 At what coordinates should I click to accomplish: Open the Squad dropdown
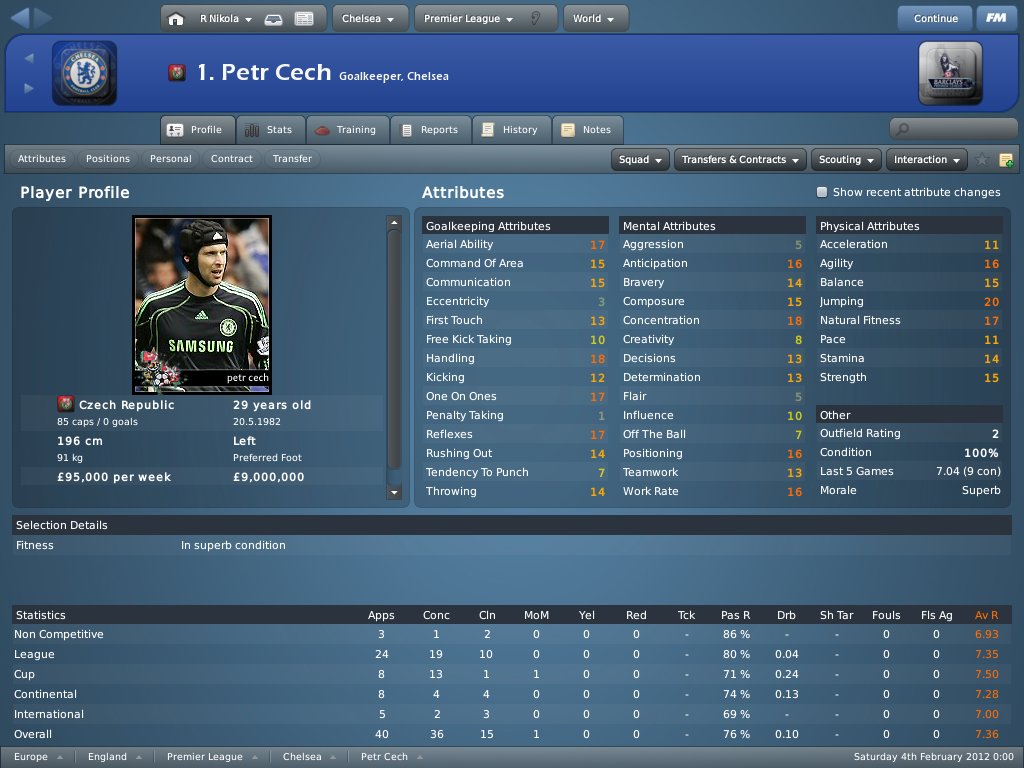click(x=641, y=160)
